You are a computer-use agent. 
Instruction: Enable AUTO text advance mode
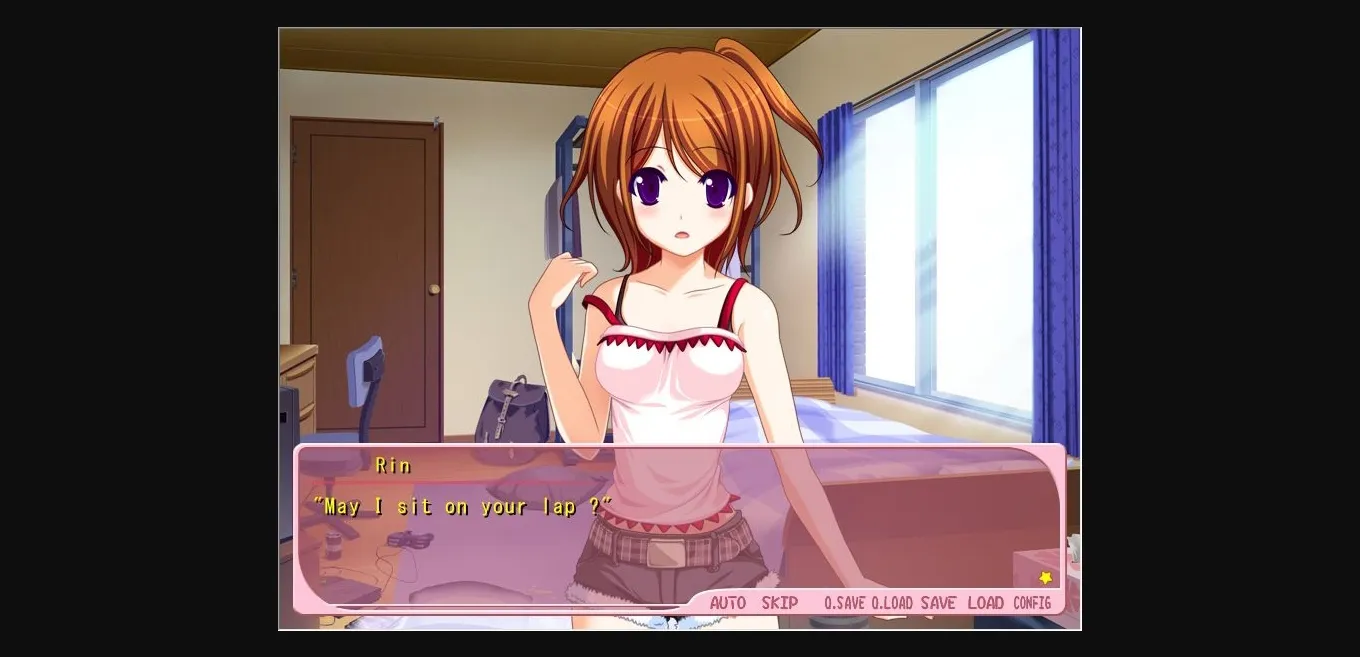click(x=727, y=603)
